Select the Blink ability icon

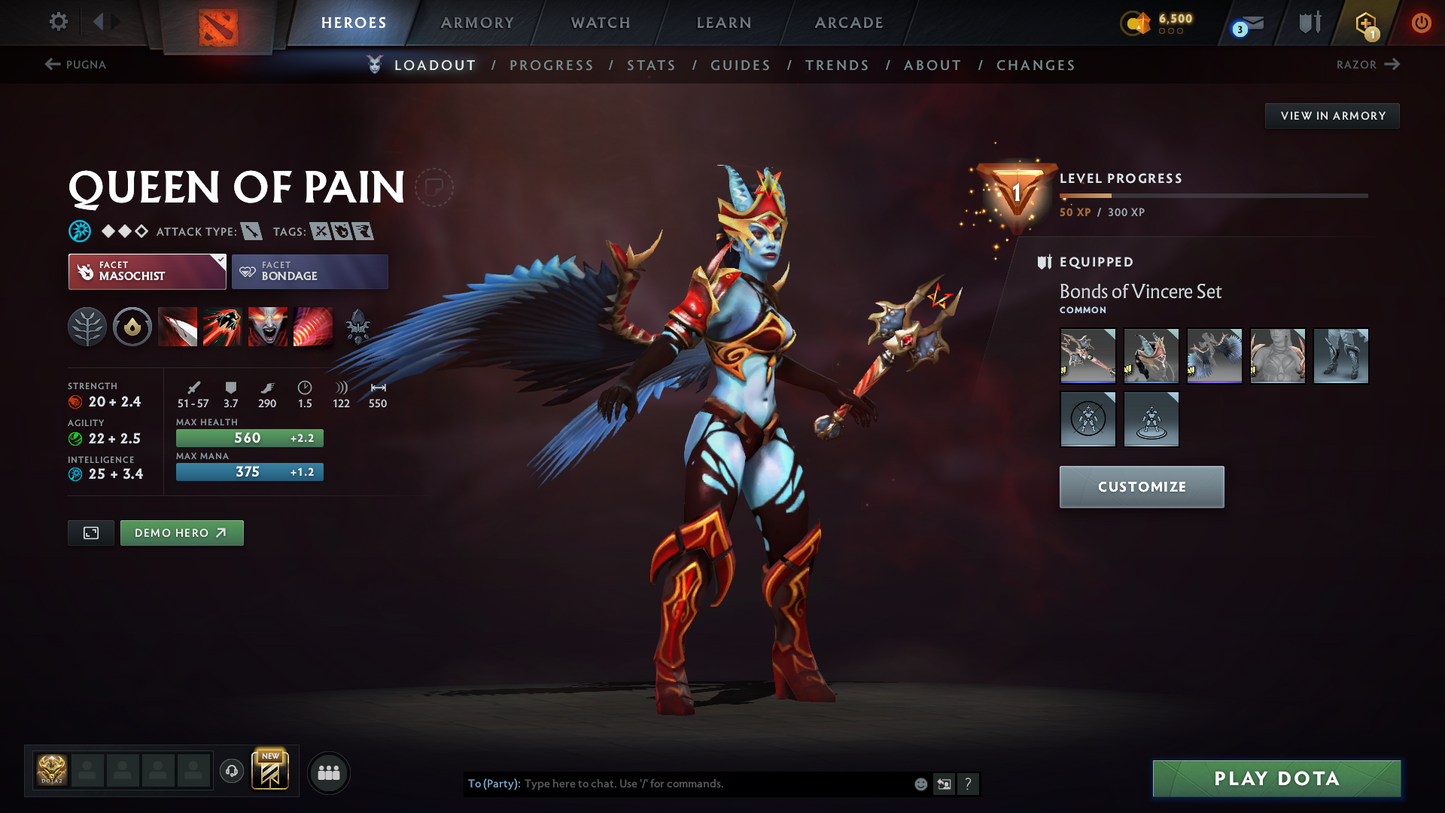(x=222, y=327)
